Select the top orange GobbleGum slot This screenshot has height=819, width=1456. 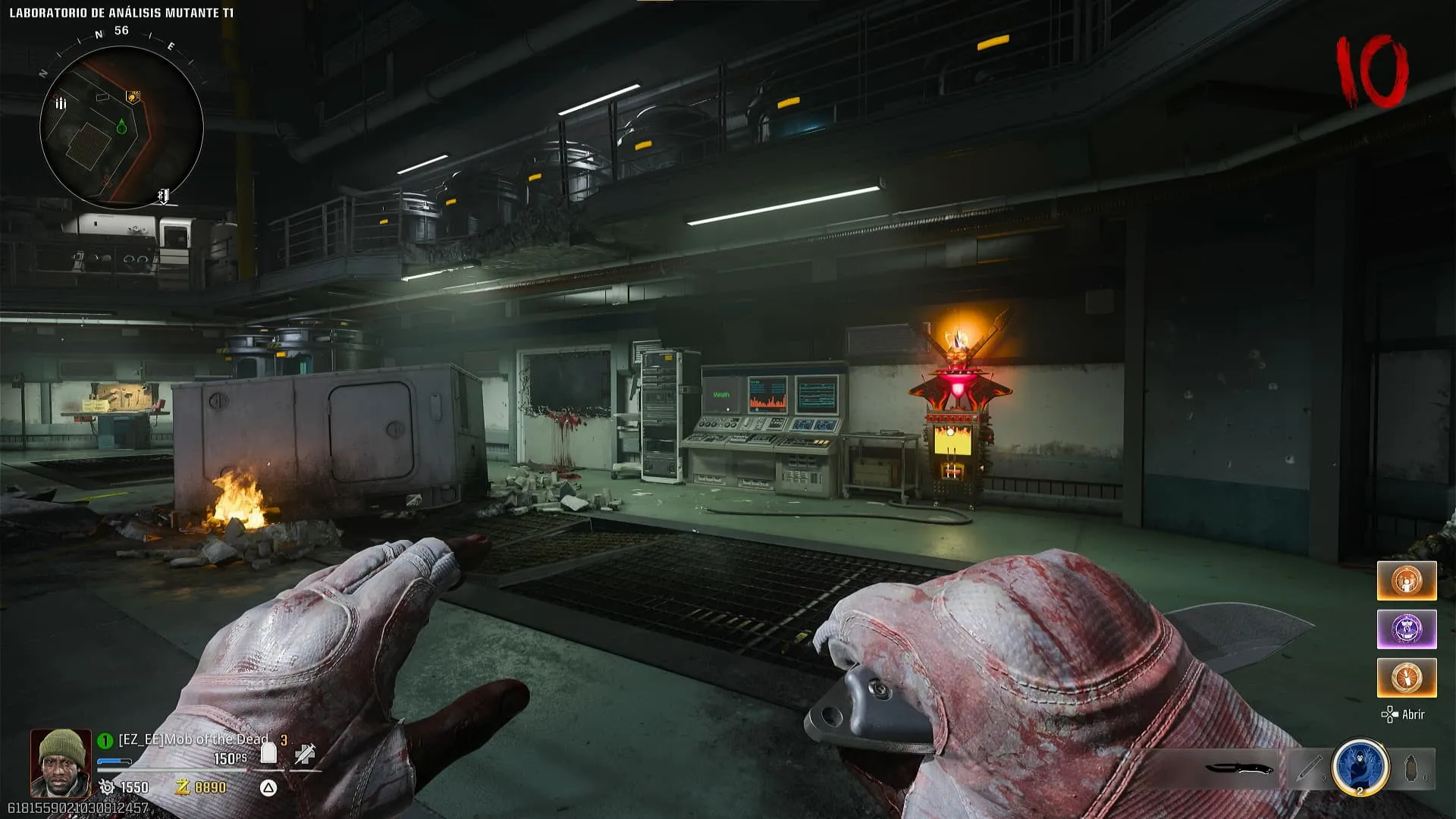[x=1406, y=581]
